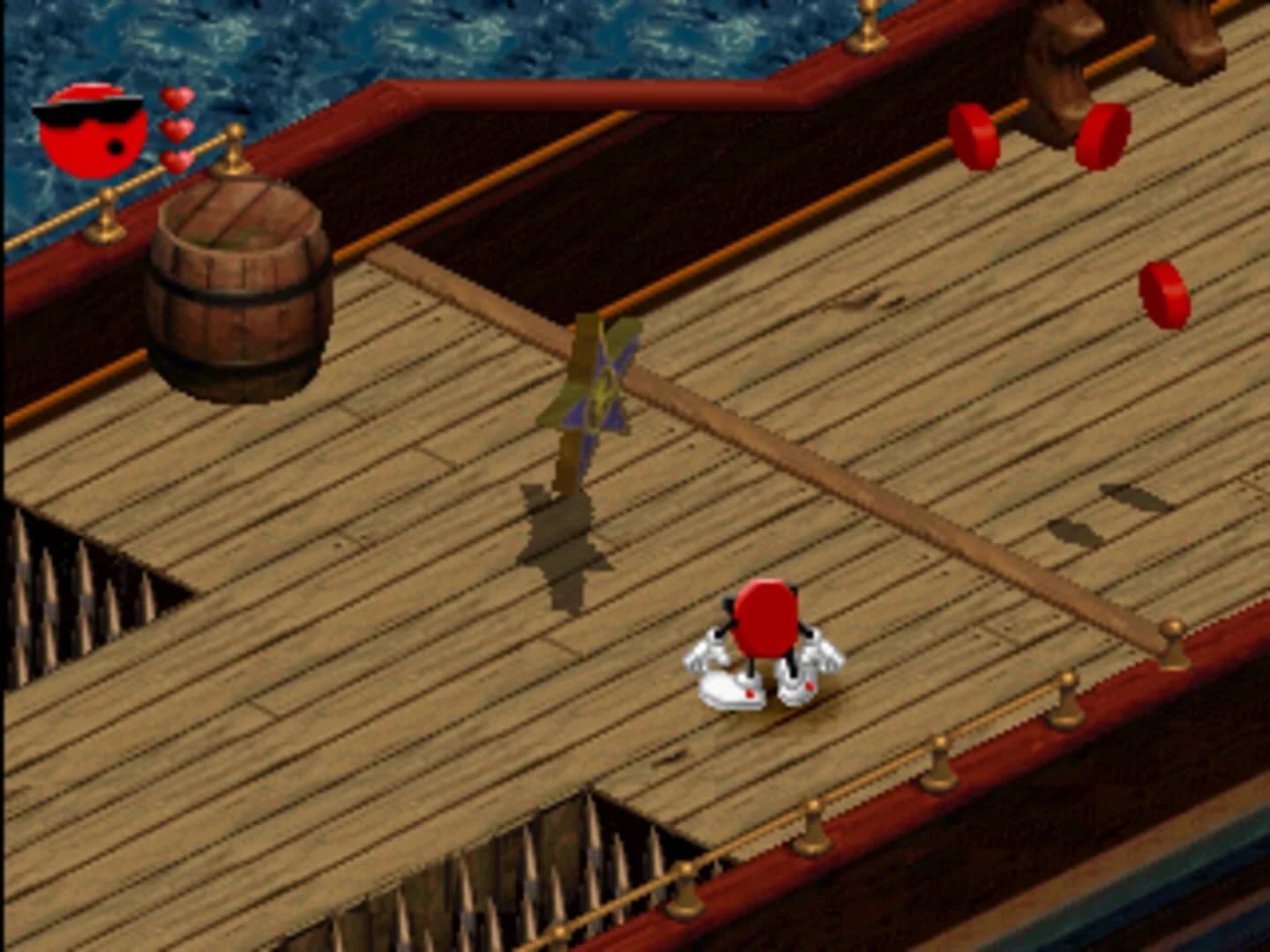Click the bottom heart in the health meter
This screenshot has width=1270, height=952.
[176, 159]
